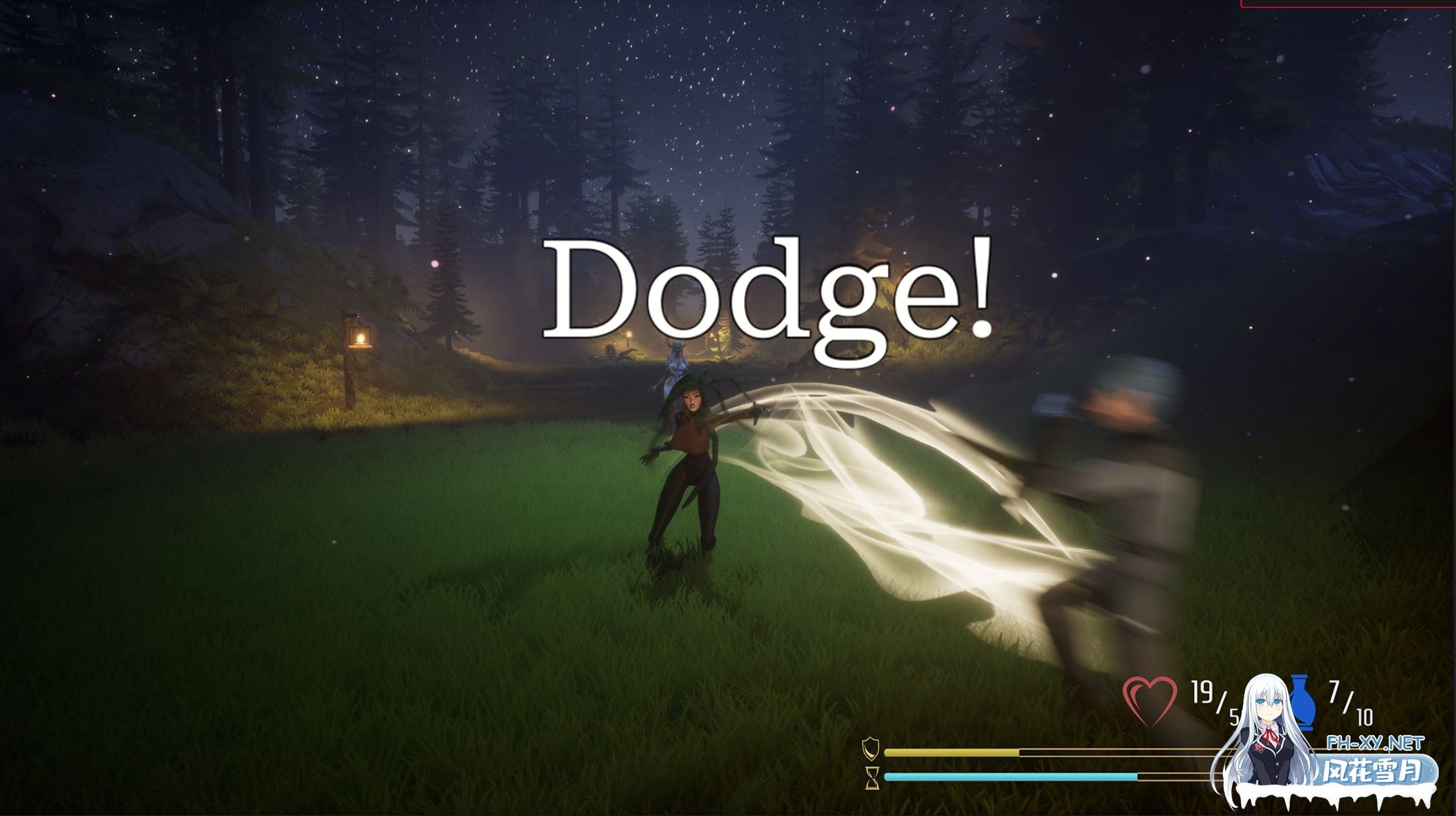The width and height of the screenshot is (1456, 816).
Task: Click the red heart health icon
Action: 1149,701
